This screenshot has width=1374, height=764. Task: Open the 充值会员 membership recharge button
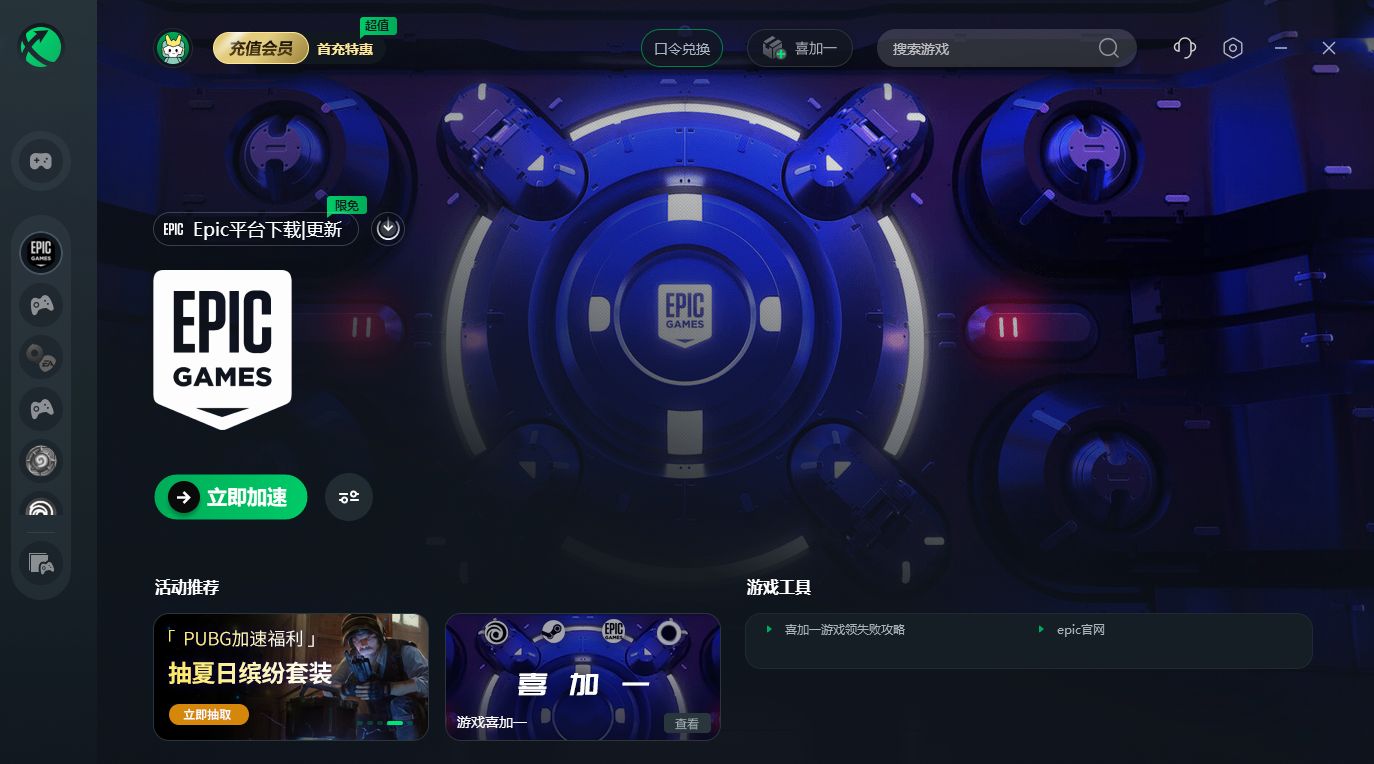(261, 47)
